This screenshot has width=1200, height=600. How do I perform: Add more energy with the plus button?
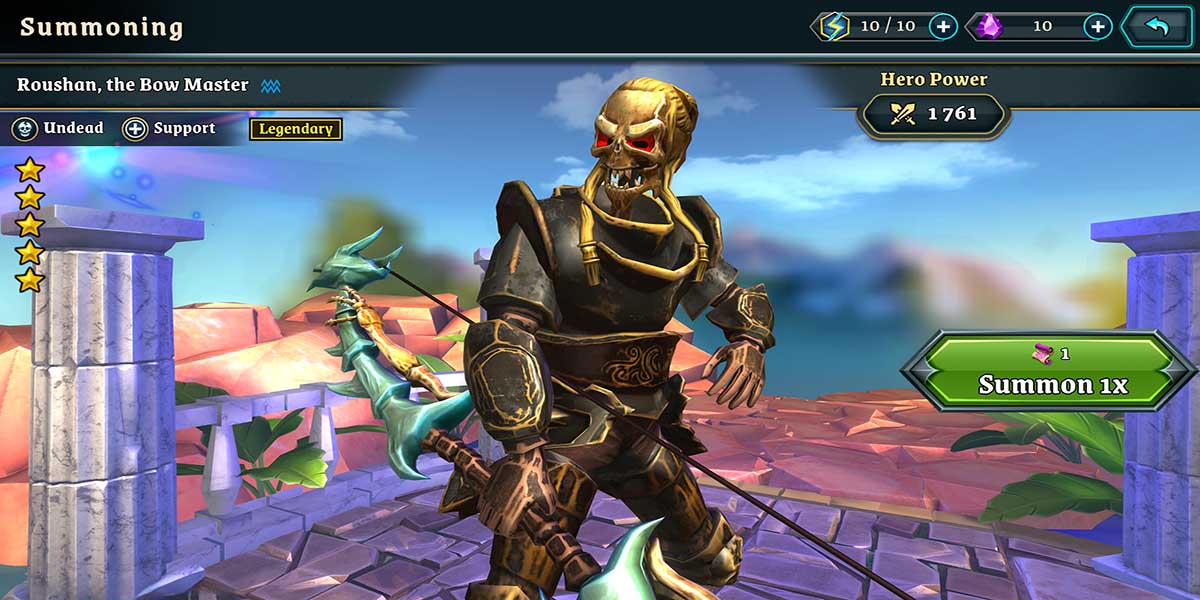click(943, 27)
